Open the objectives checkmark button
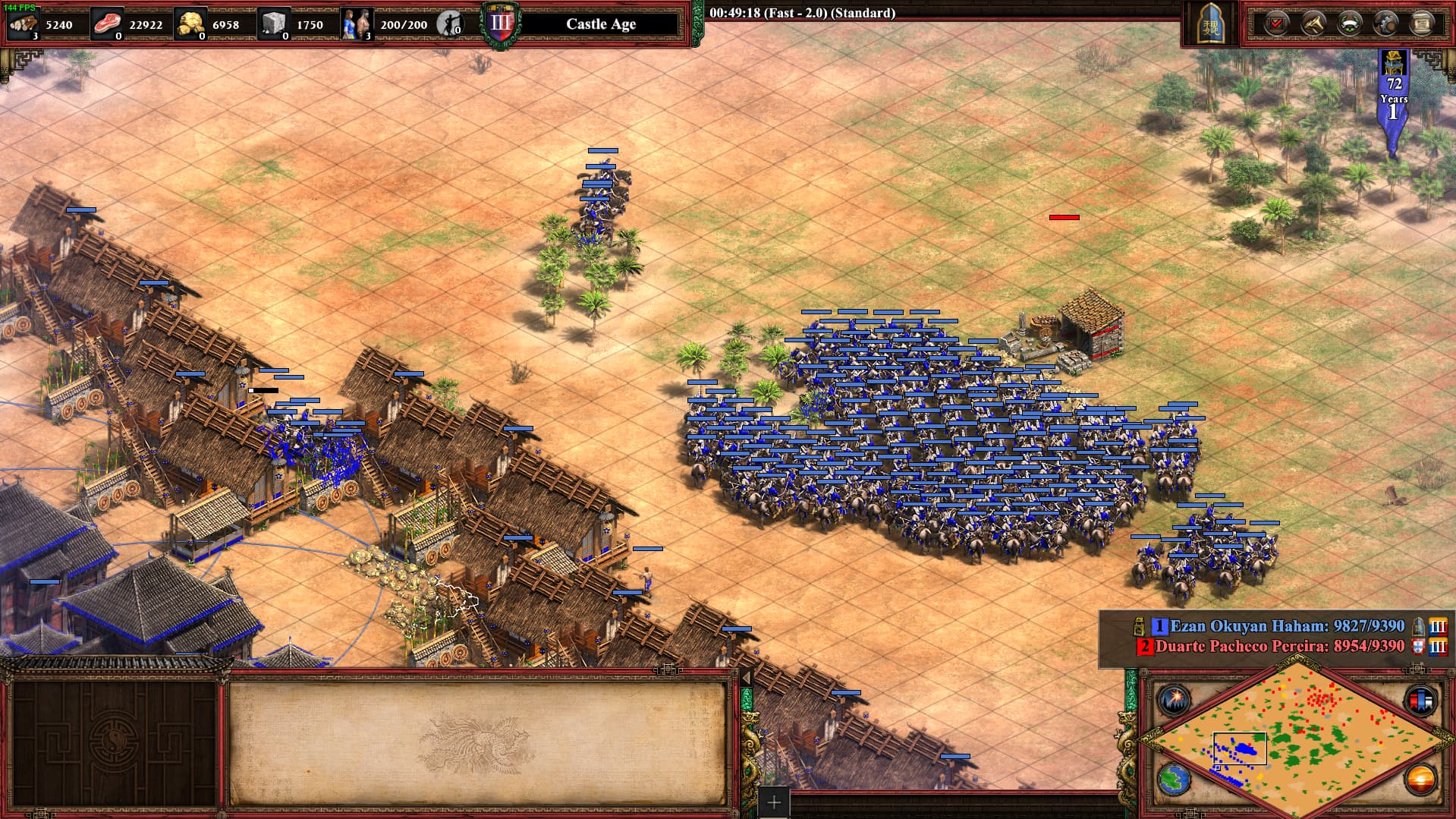This screenshot has width=1456, height=819. click(1277, 24)
